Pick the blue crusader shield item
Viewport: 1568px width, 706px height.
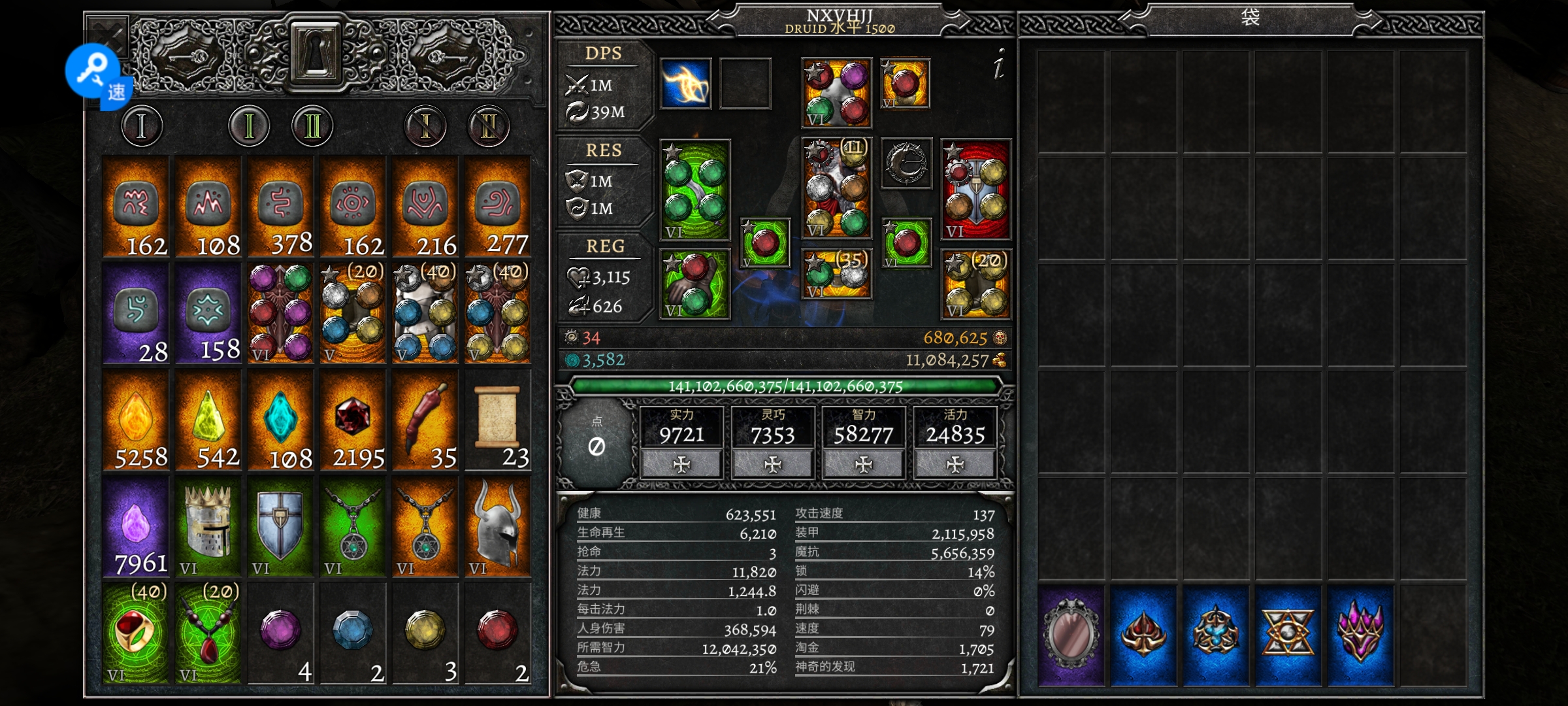pyautogui.click(x=280, y=528)
